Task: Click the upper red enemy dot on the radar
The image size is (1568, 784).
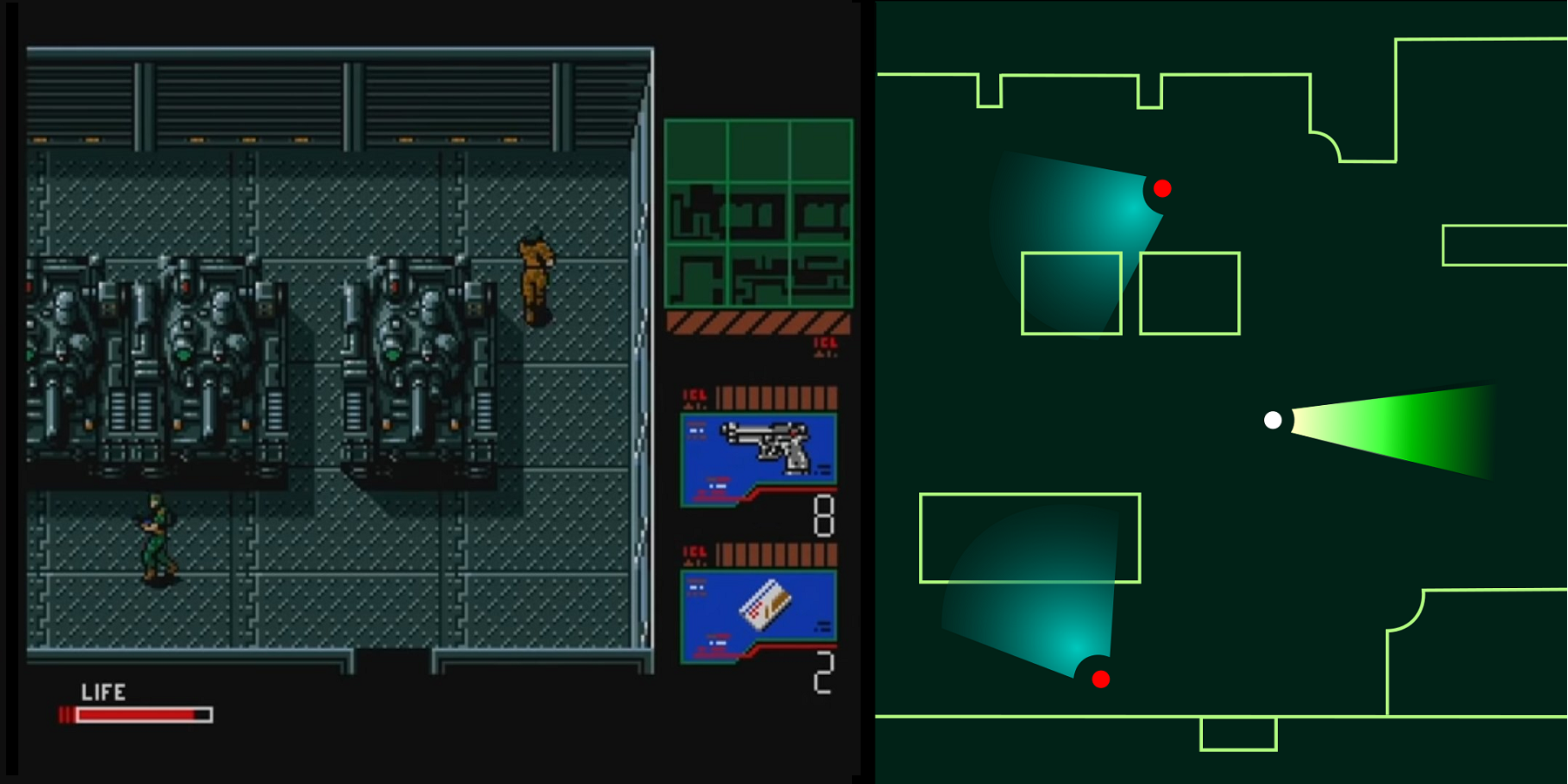Action: coord(1162,188)
